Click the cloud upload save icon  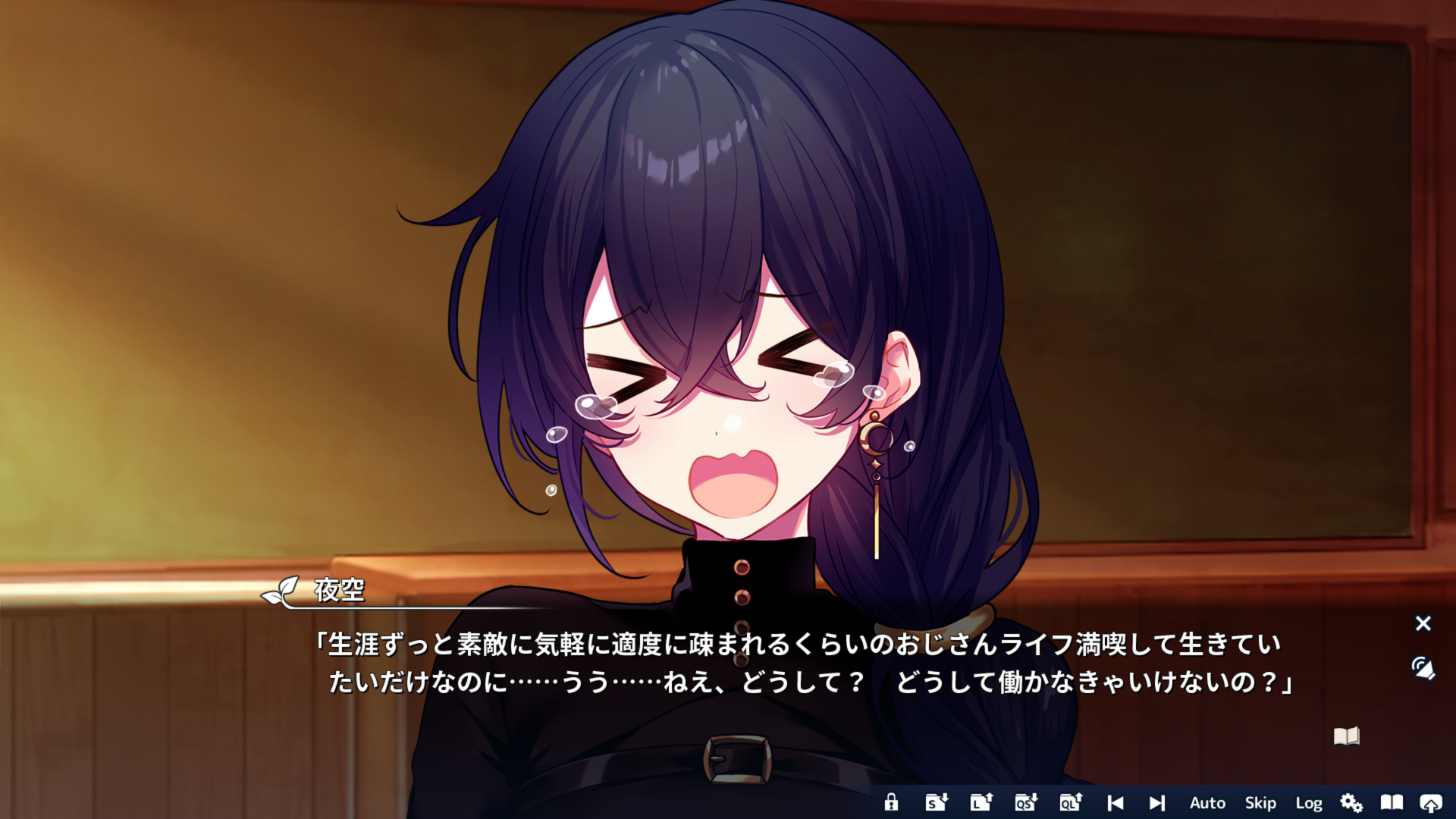tap(1432, 802)
